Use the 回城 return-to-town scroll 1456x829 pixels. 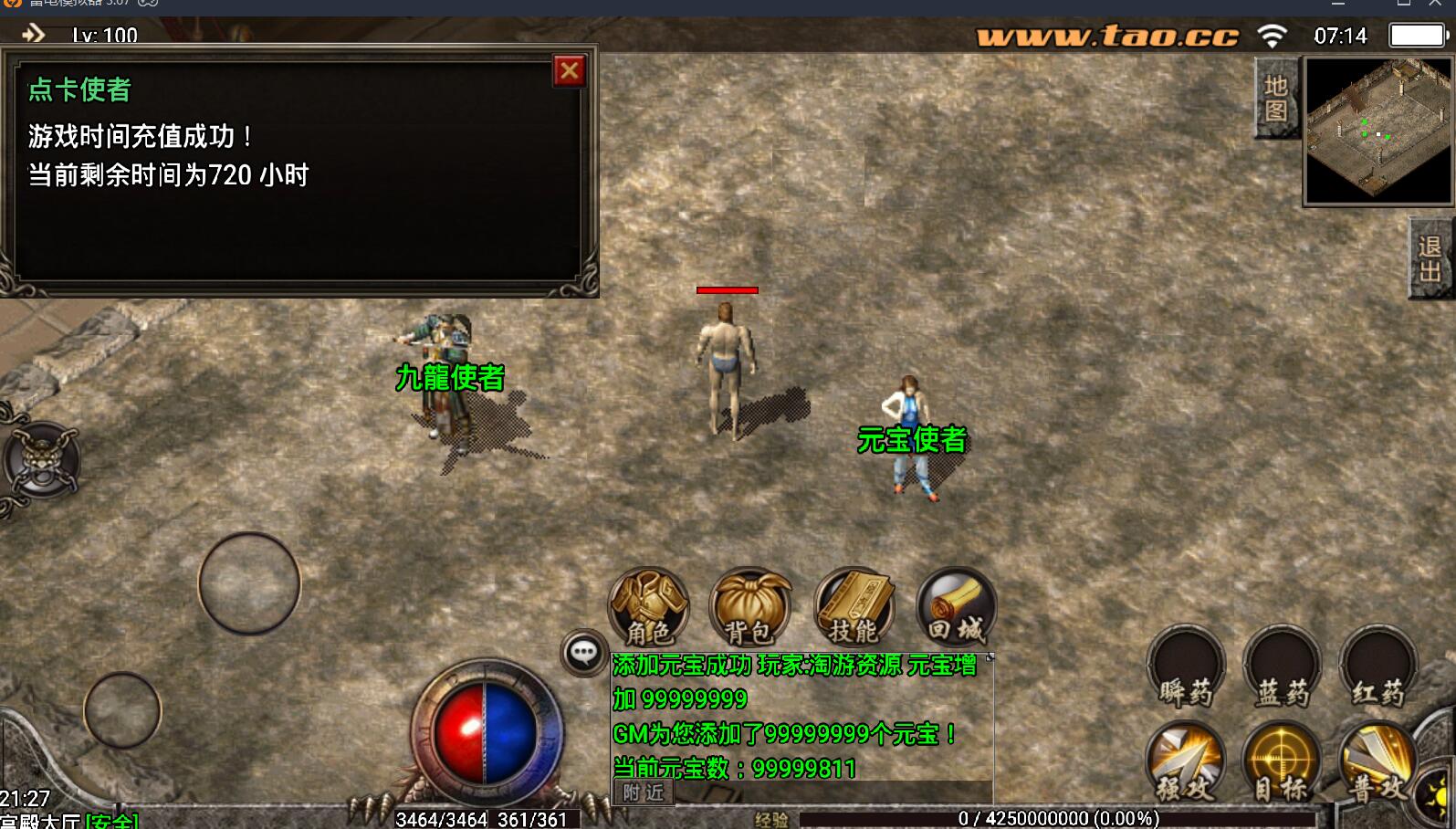pyautogui.click(x=956, y=606)
